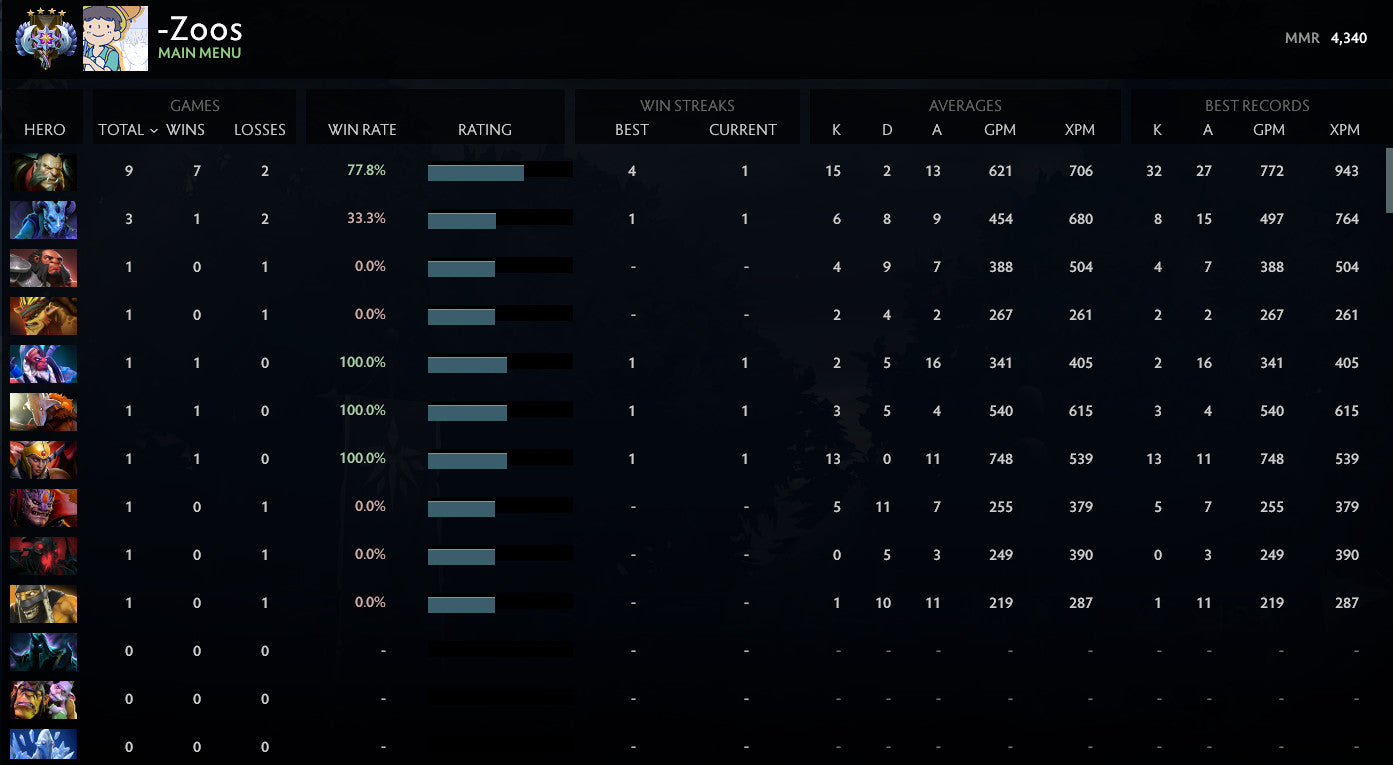Select the Spirit Breaker hero portrait
This screenshot has height=765, width=1393.
(x=43, y=219)
